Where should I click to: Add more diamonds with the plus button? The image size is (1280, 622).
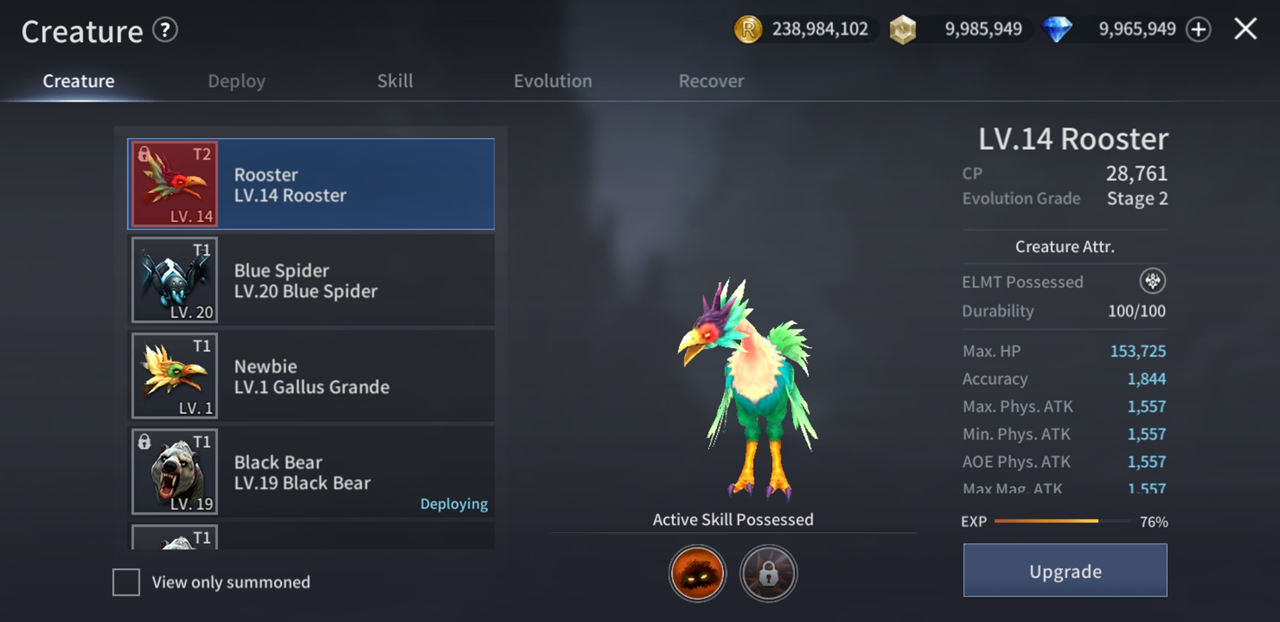[x=1198, y=29]
